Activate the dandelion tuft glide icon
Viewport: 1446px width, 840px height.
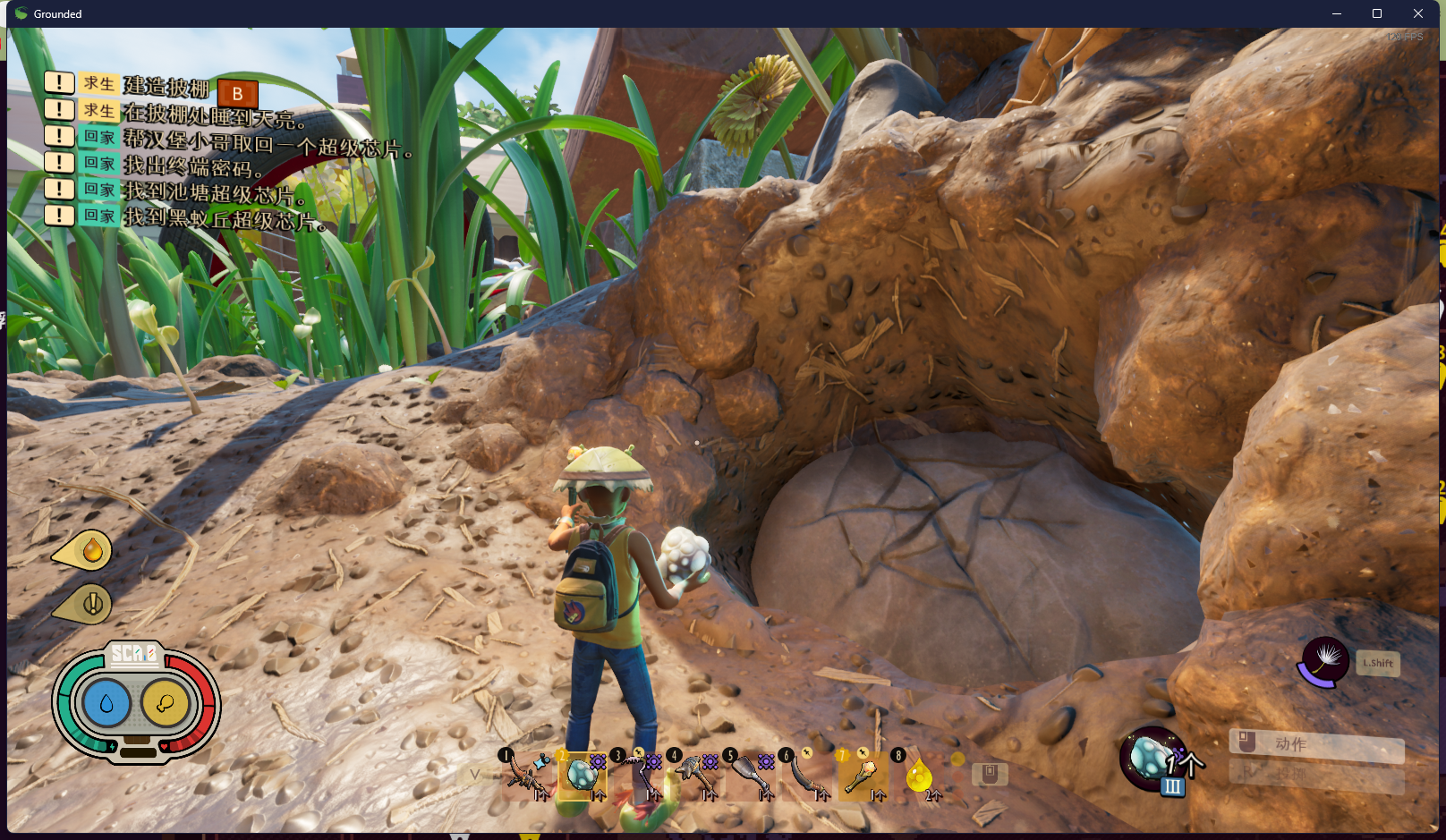pos(1324,661)
